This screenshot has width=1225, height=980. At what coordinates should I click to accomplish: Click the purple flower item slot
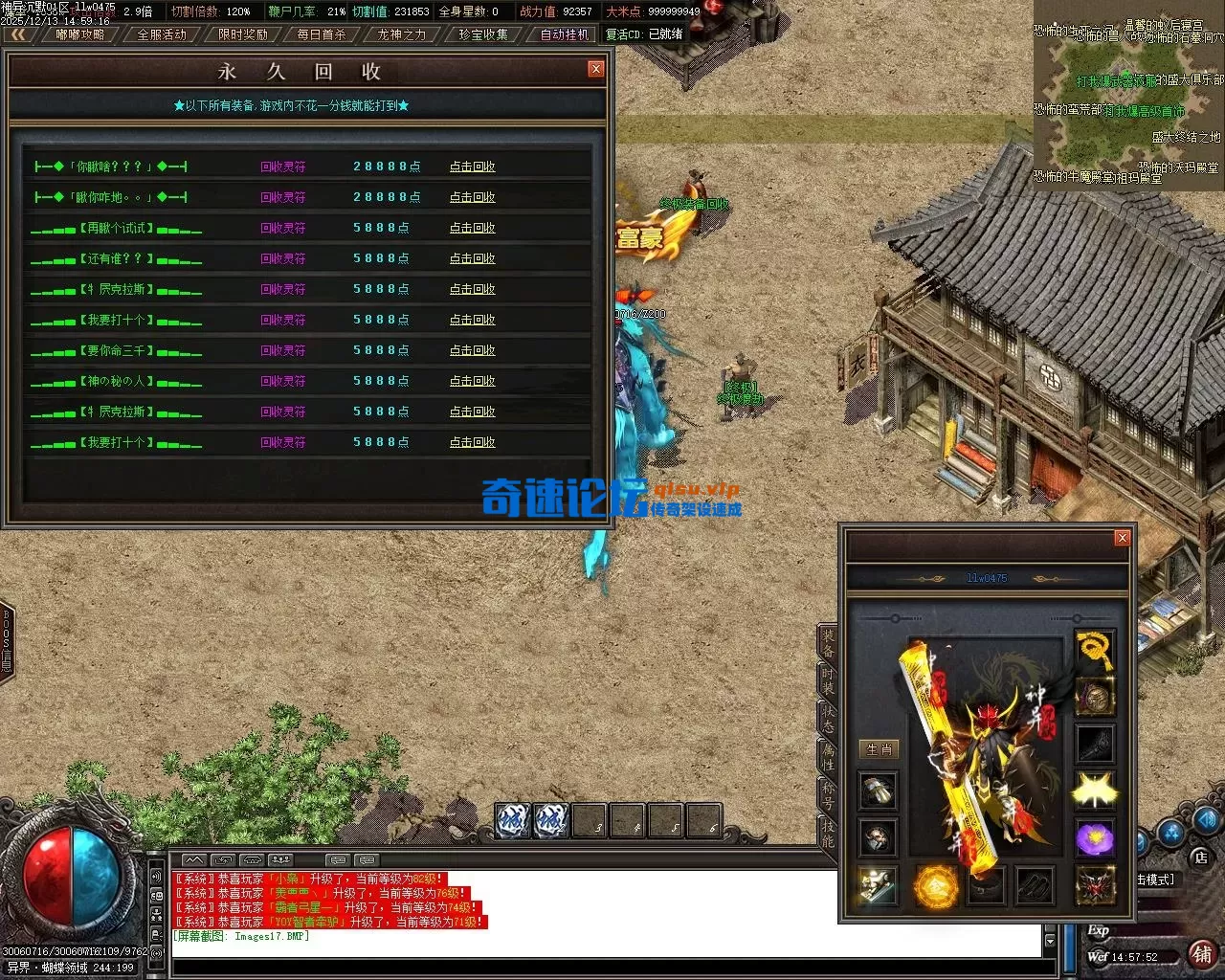pyautogui.click(x=1096, y=837)
